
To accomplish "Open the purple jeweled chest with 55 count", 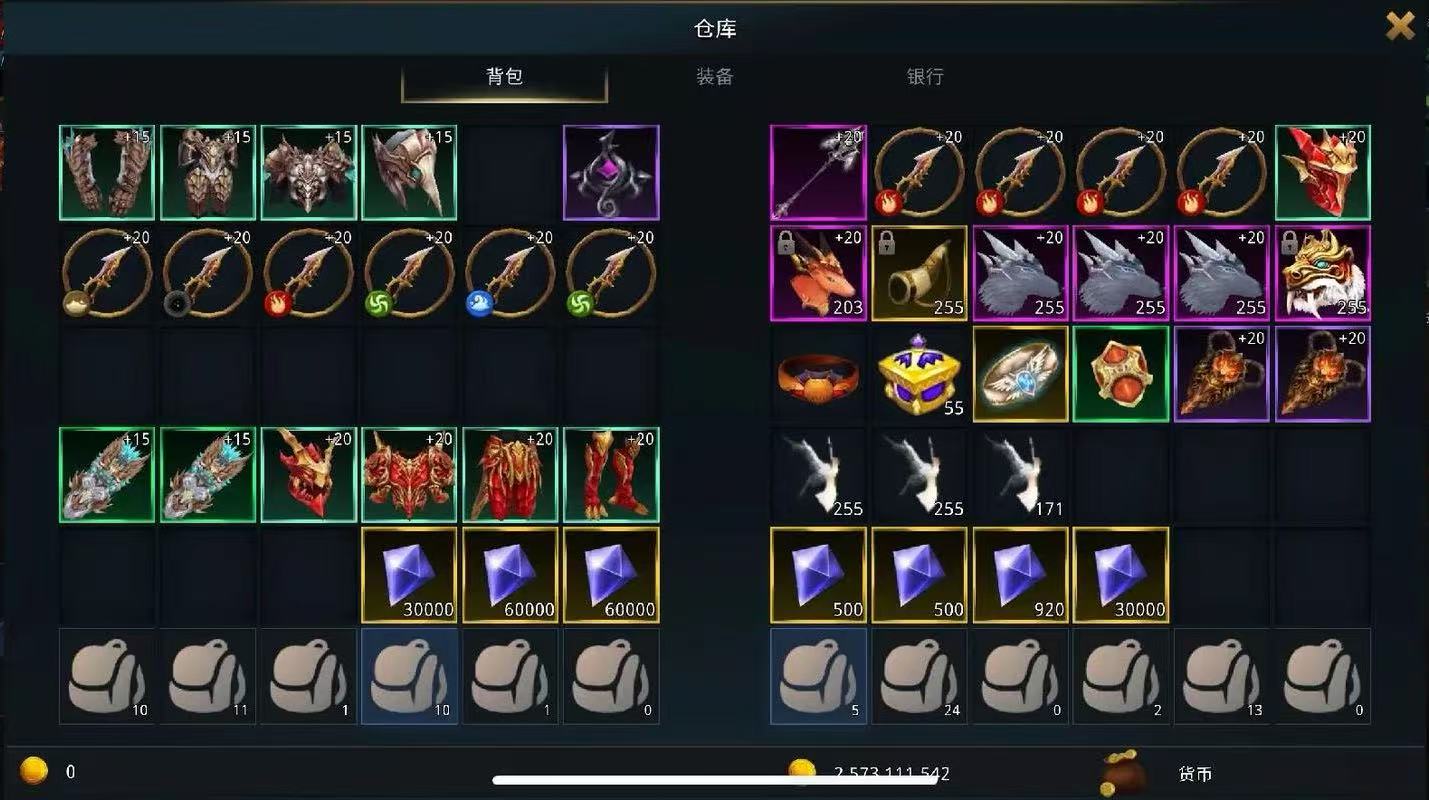I will pyautogui.click(x=919, y=374).
